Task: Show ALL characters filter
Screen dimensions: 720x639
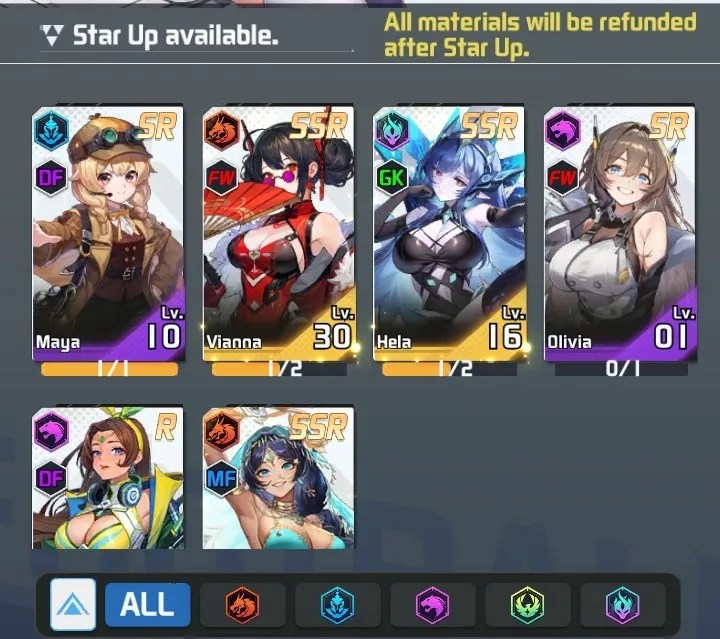Action: tap(147, 604)
